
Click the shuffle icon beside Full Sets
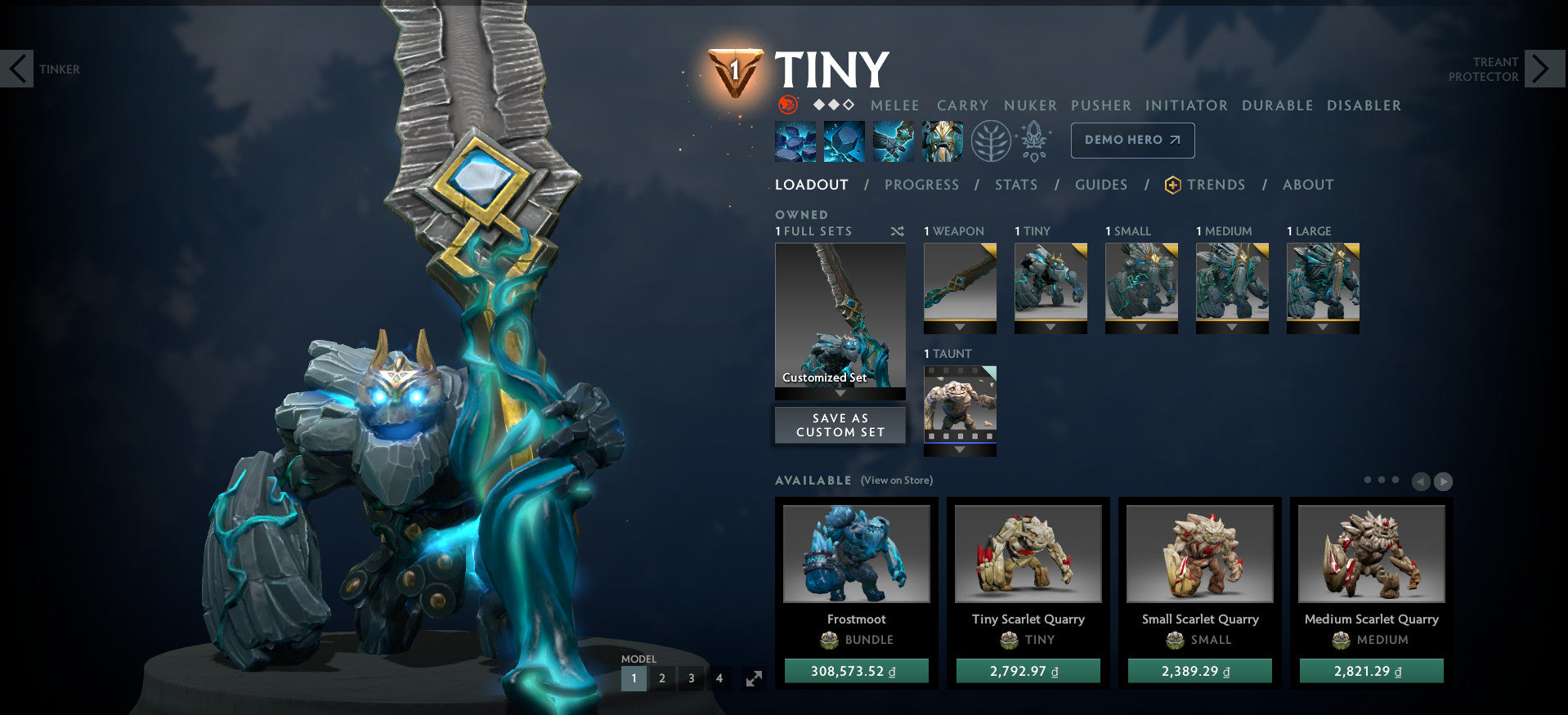click(x=897, y=231)
